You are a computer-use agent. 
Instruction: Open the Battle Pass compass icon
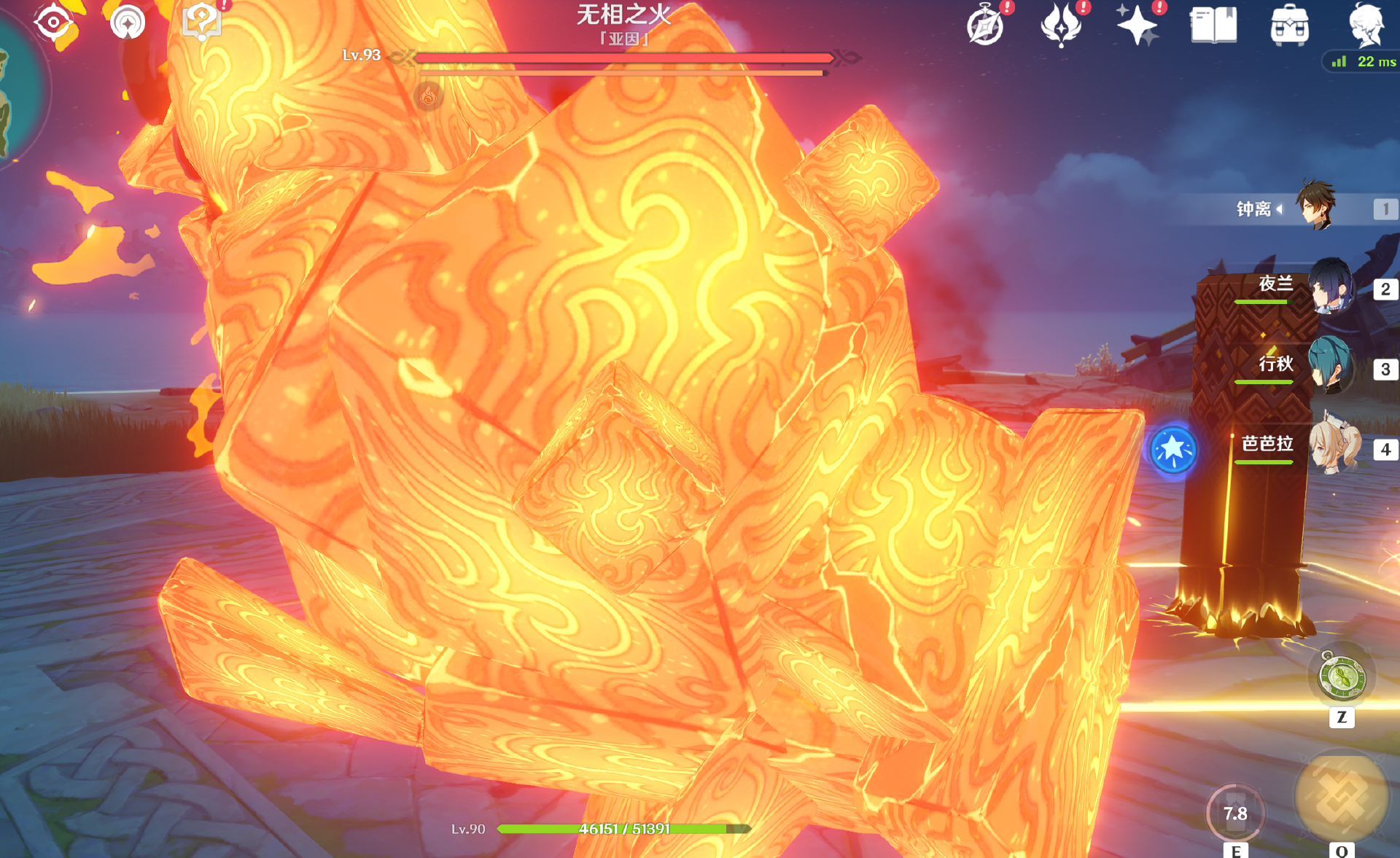[x=985, y=26]
